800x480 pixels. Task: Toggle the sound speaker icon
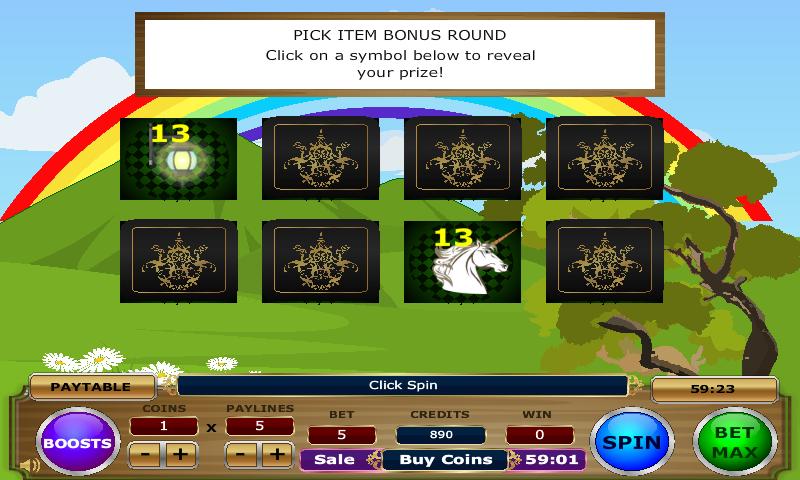tap(29, 465)
